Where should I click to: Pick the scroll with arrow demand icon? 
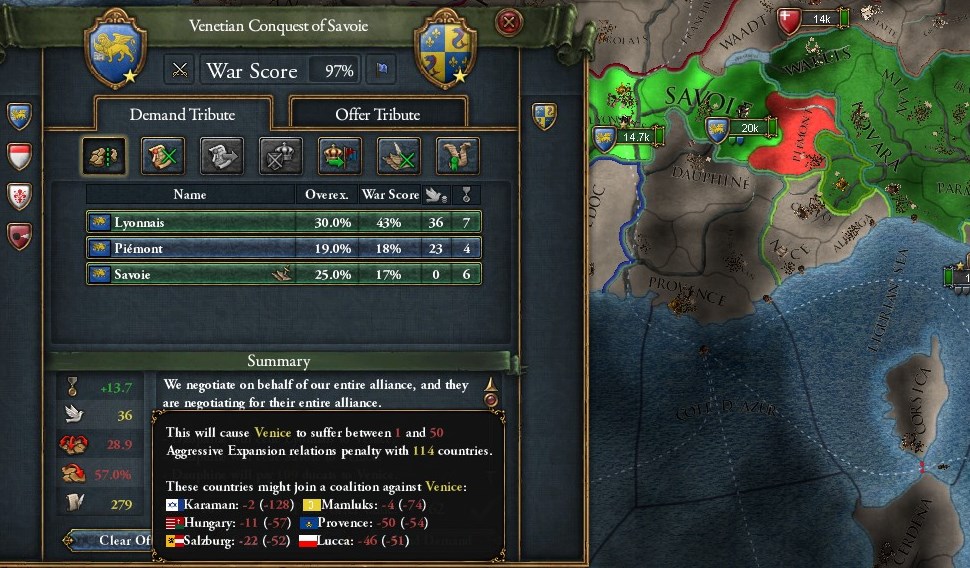(222, 156)
